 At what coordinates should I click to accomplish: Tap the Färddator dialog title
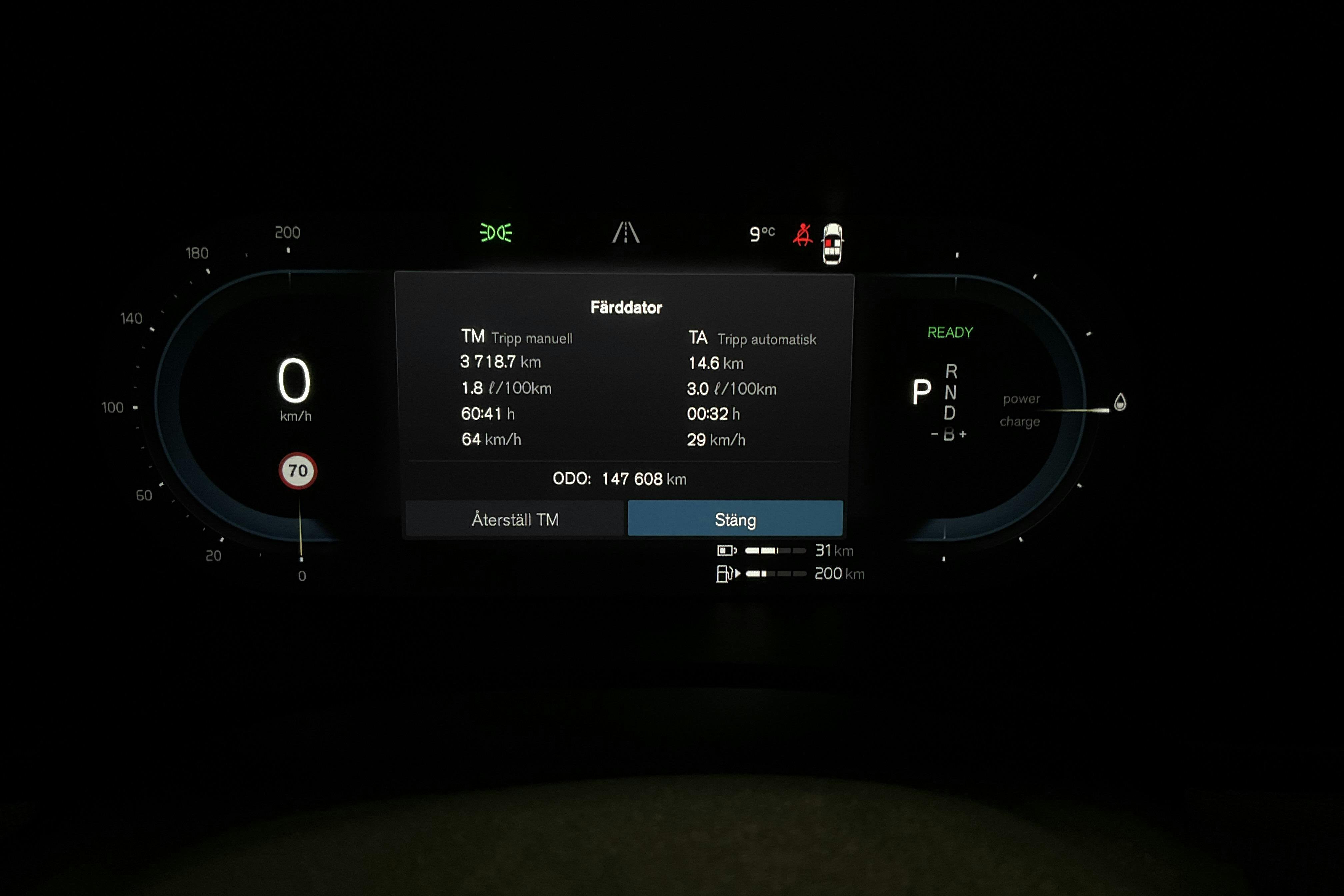[626, 307]
